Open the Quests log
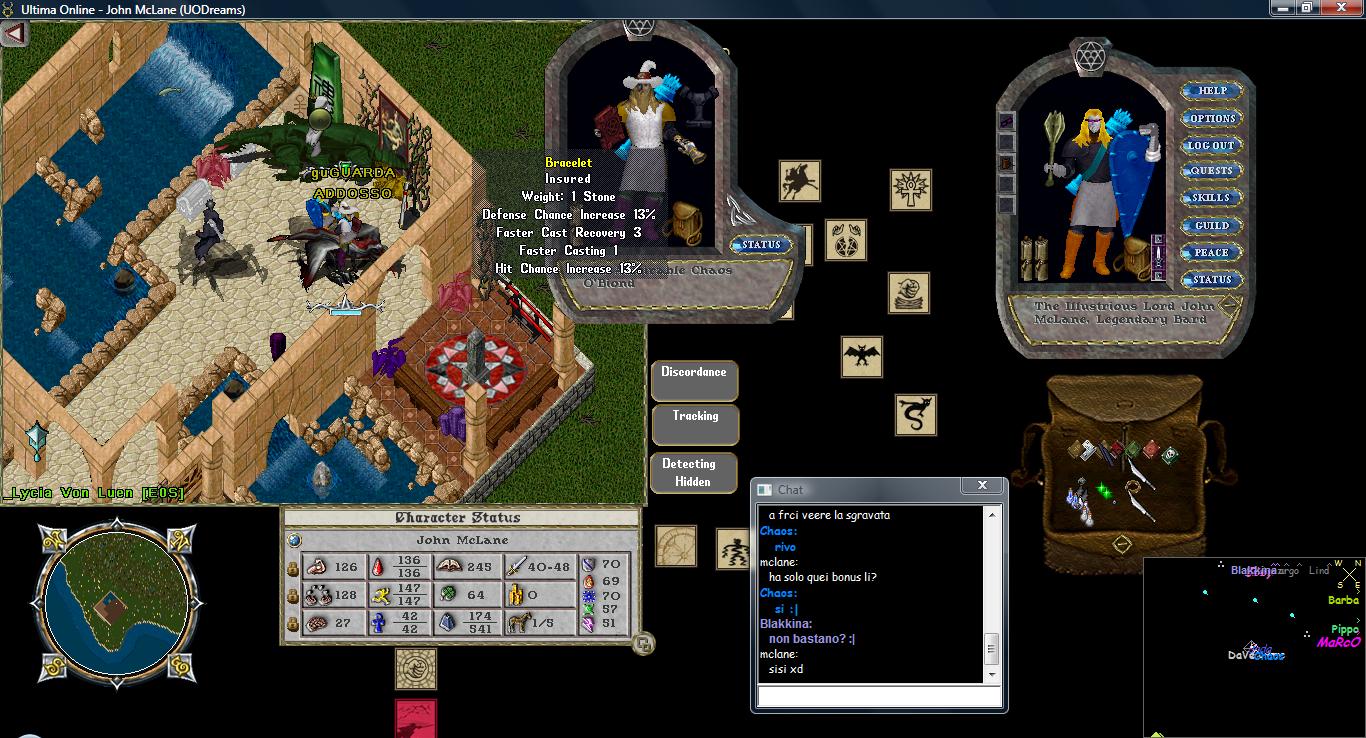Screen dimensions: 1366x738 [x=1212, y=171]
